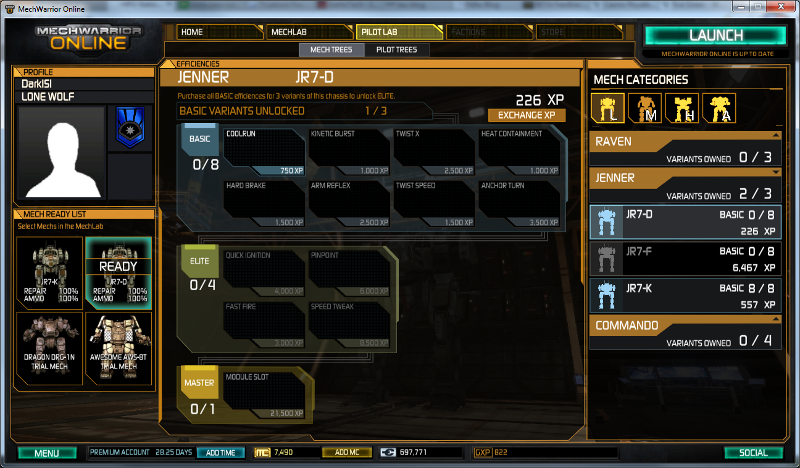Click the EXCHANGE XP button
Screen dimensions: 800x468
point(525,115)
